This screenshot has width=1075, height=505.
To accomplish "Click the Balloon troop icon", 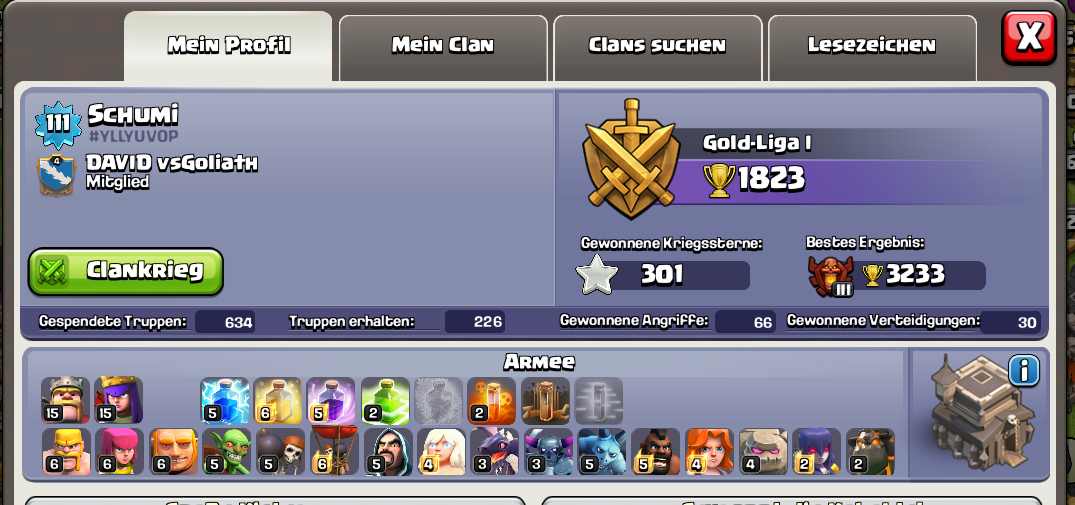I will pos(334,451).
